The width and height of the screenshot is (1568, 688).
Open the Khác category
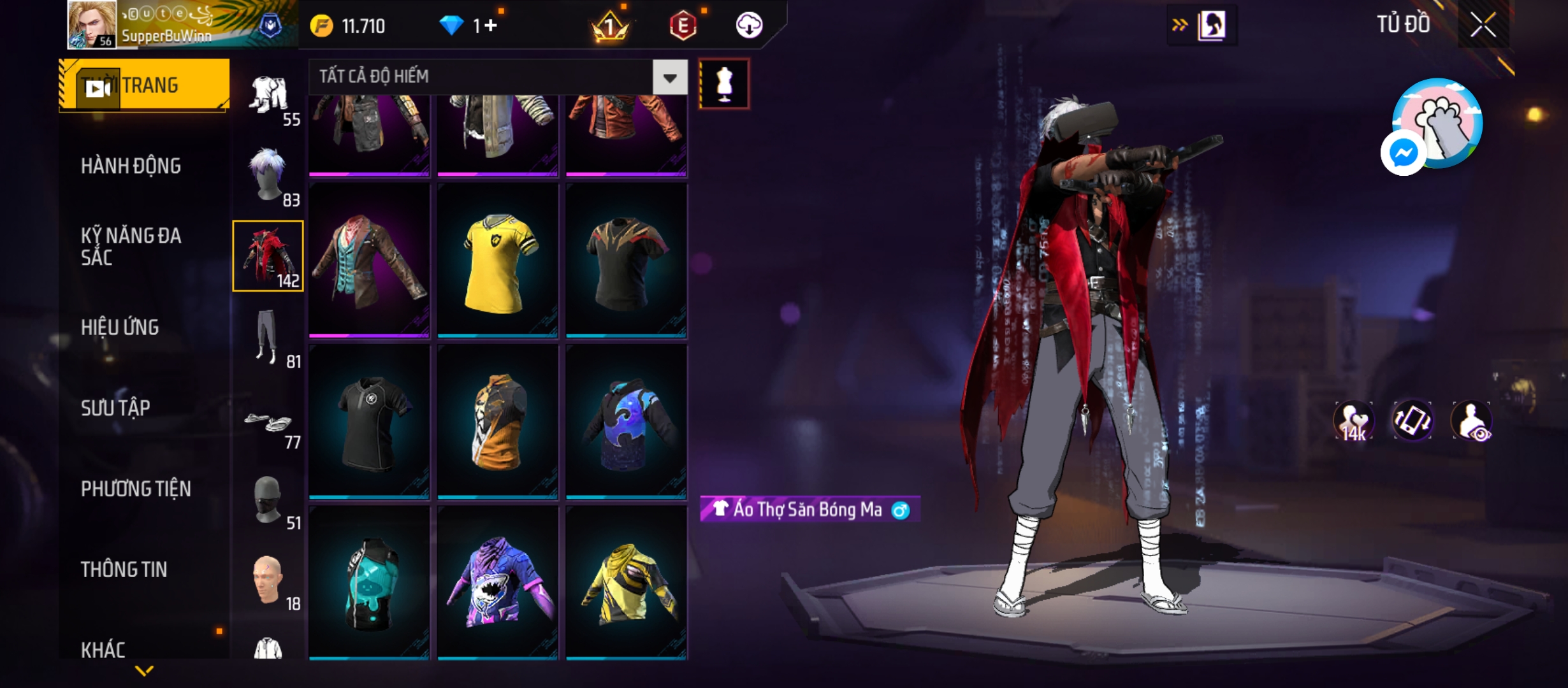point(103,650)
